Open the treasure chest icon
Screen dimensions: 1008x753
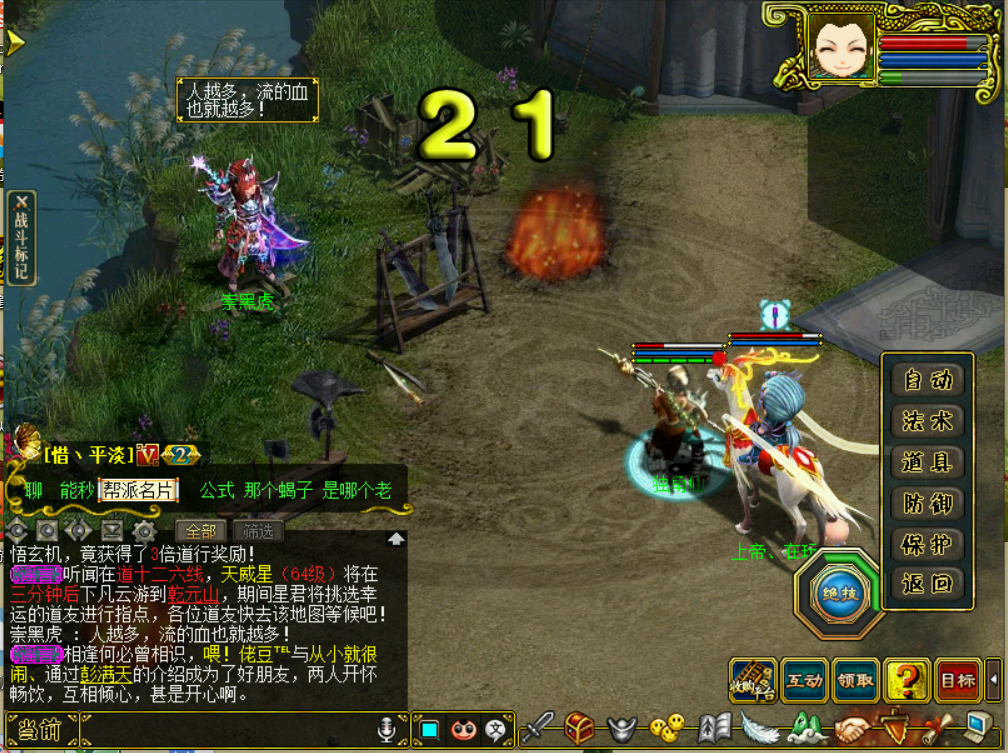pos(580,729)
